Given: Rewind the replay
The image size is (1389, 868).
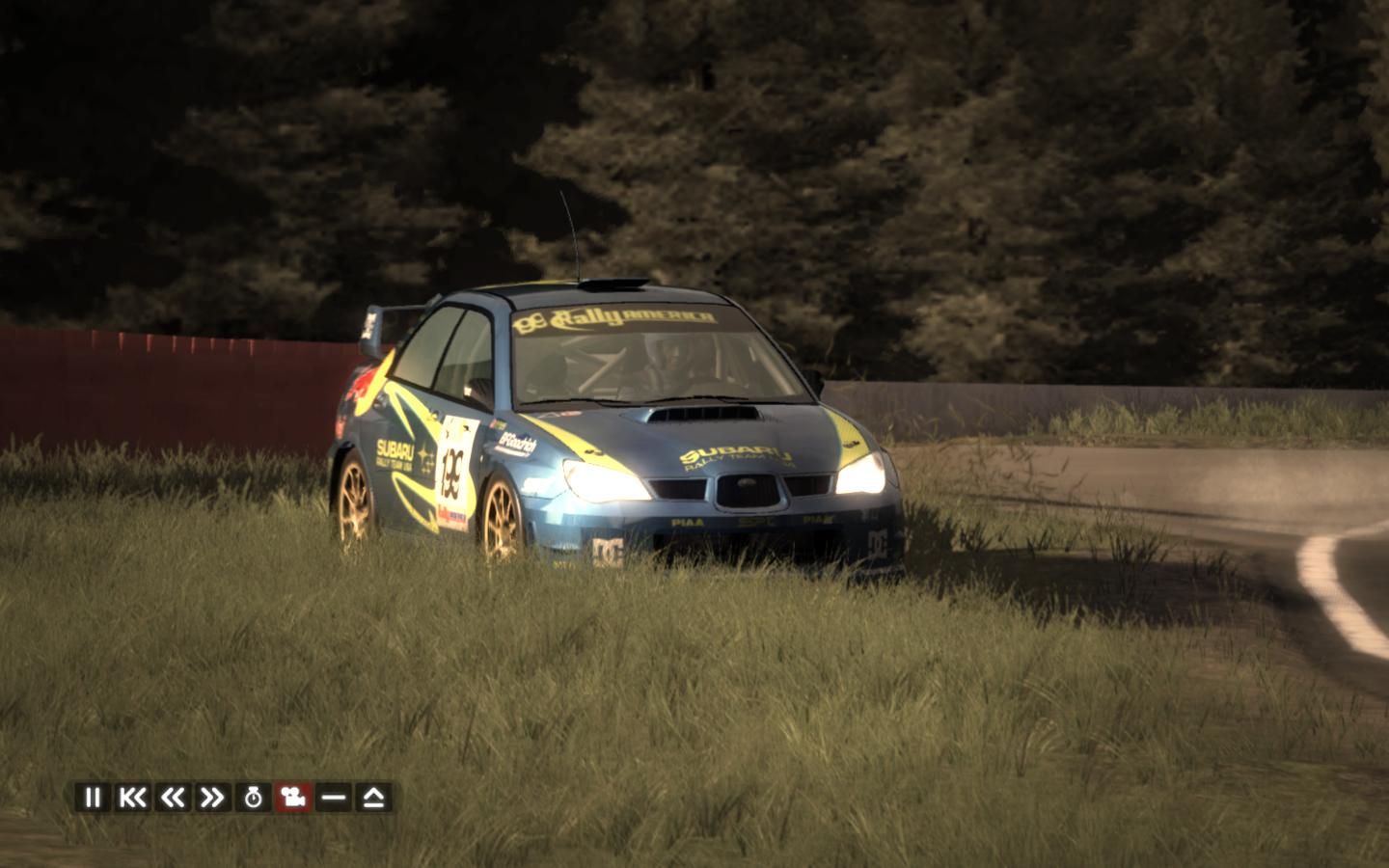Looking at the screenshot, I should tap(173, 798).
